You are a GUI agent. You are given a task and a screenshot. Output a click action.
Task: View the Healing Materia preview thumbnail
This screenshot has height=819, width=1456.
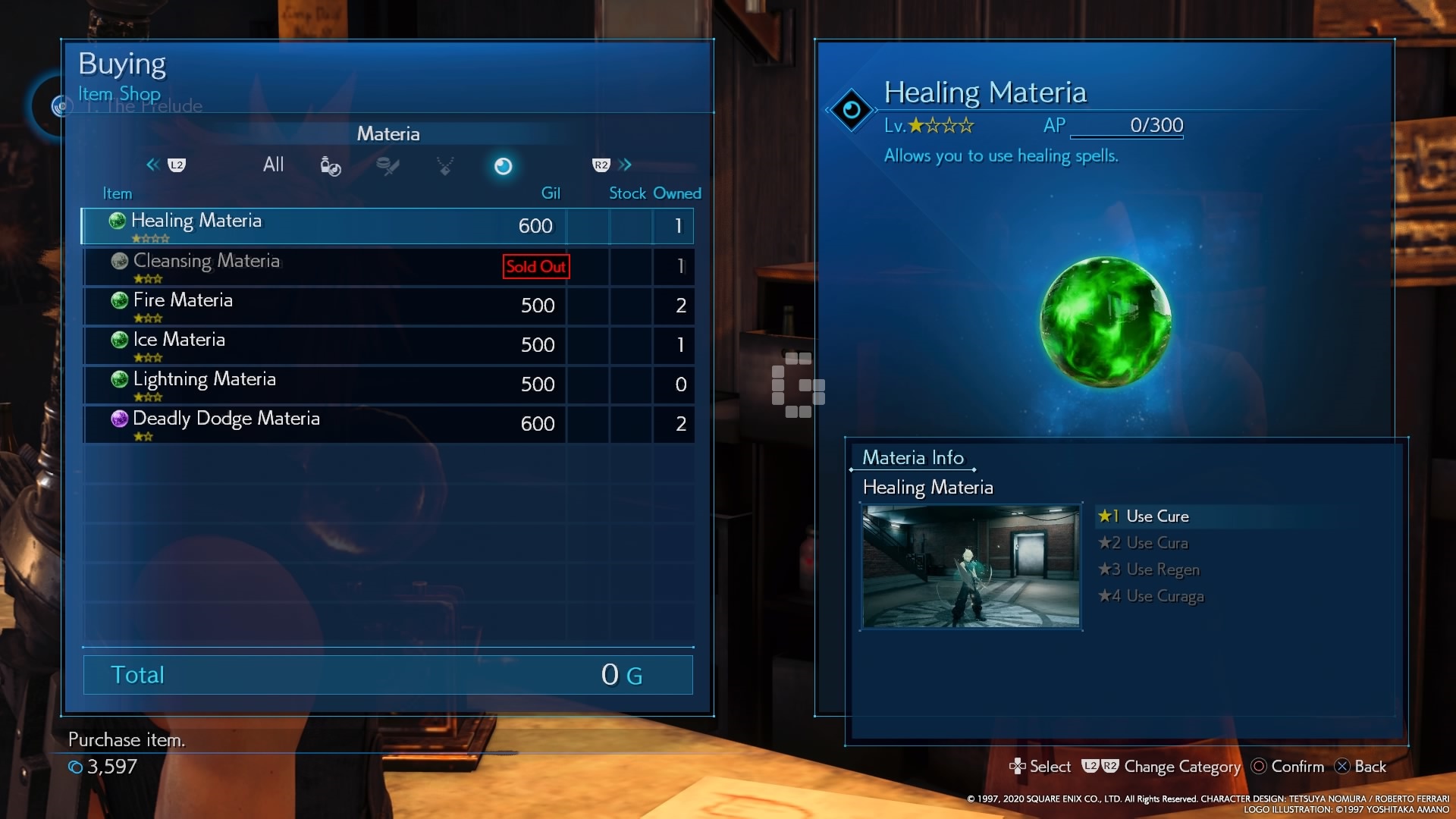click(x=971, y=566)
